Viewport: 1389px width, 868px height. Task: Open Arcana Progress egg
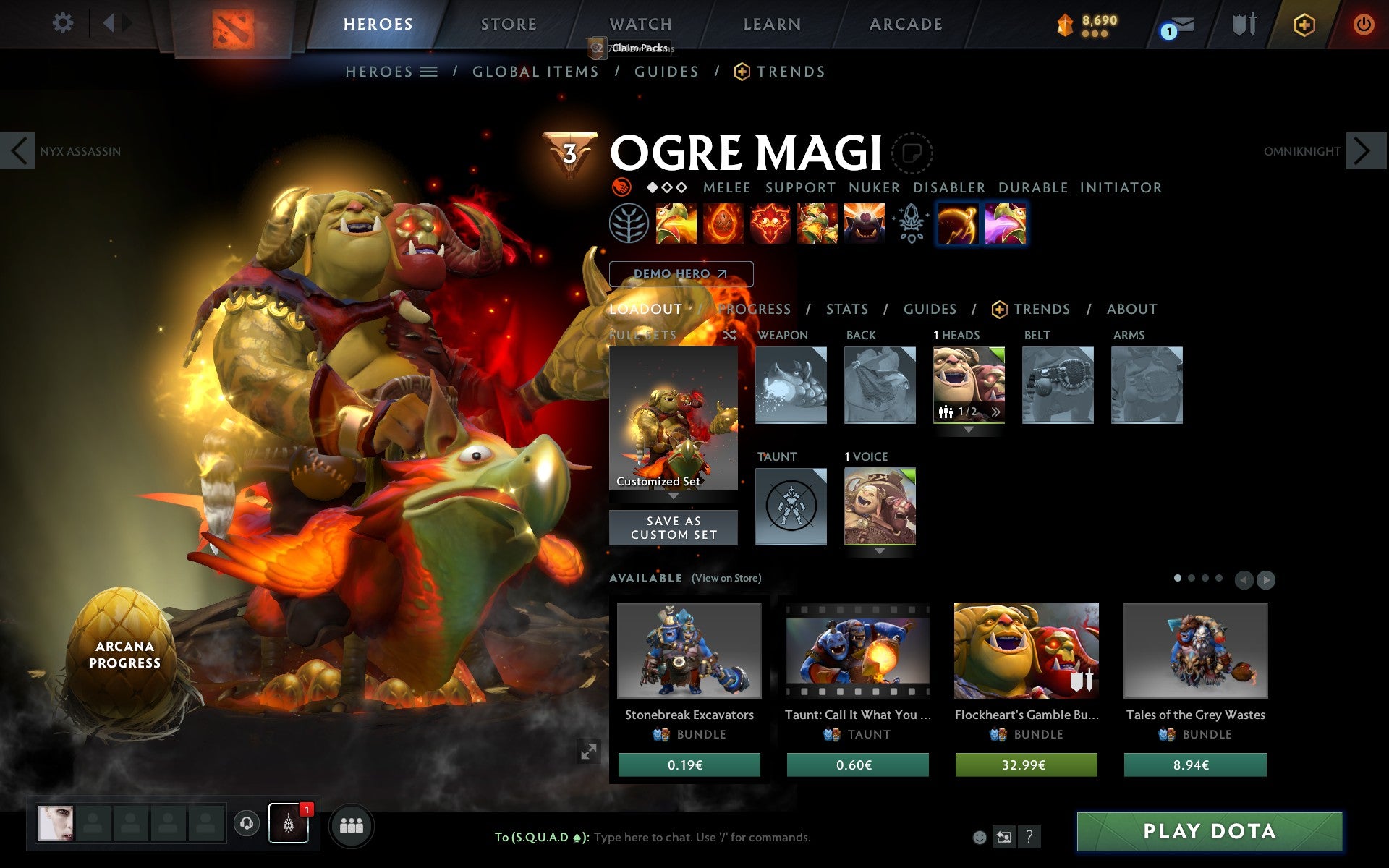click(124, 654)
